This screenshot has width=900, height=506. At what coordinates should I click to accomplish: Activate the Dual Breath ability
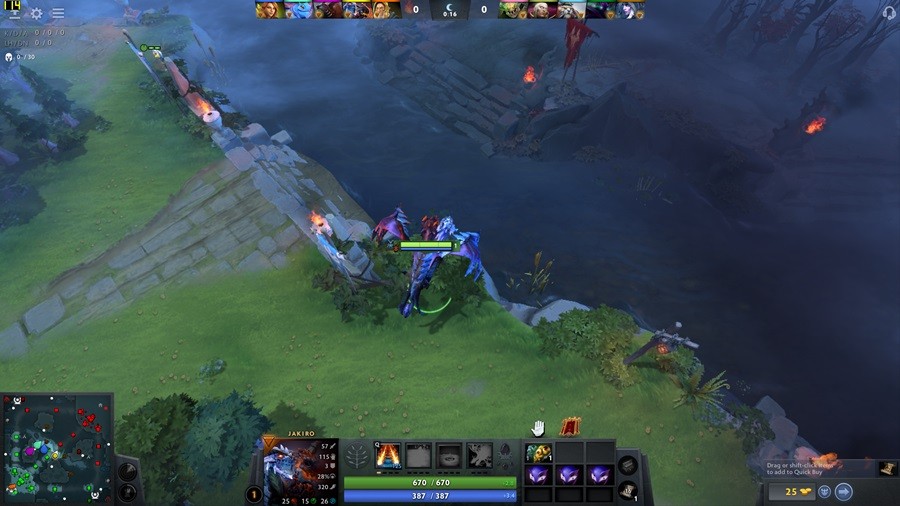pyautogui.click(x=387, y=456)
